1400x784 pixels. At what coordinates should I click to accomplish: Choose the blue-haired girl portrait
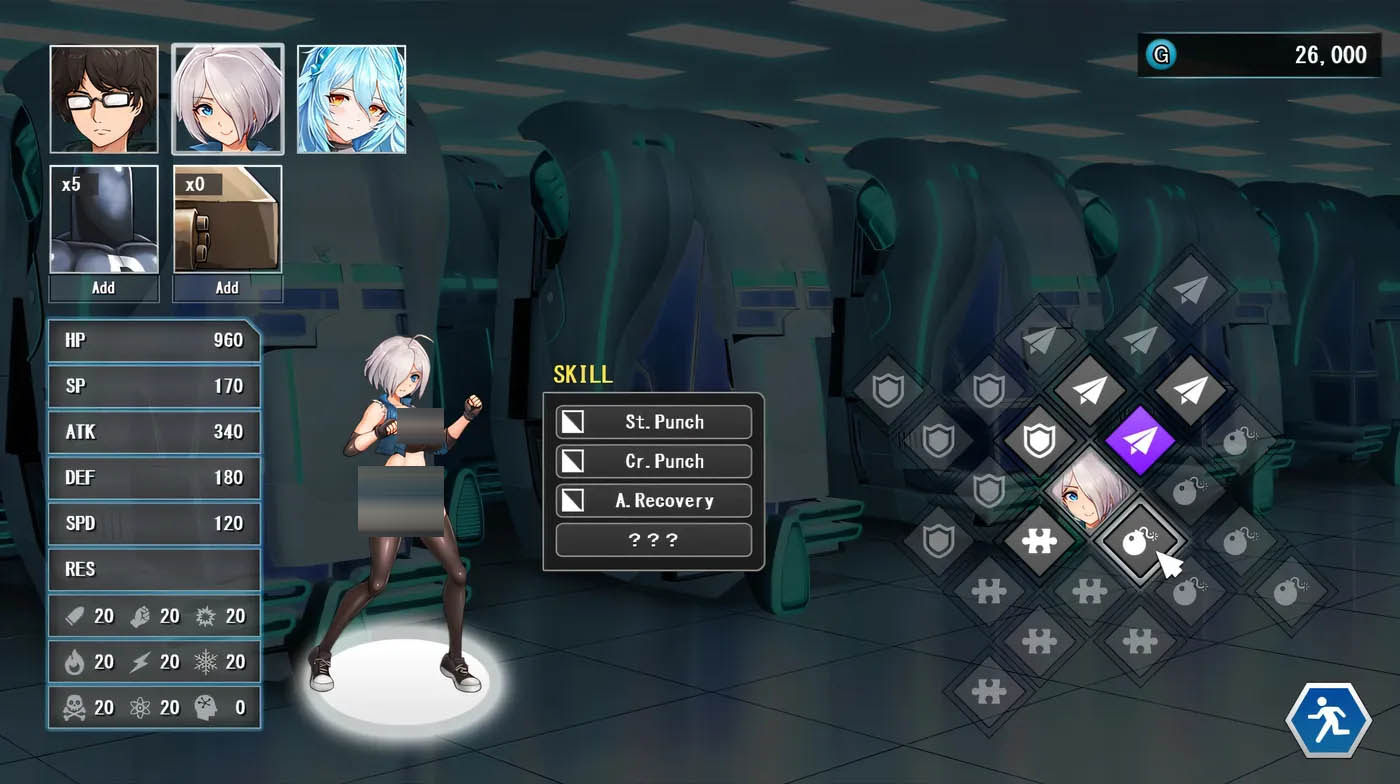[351, 99]
